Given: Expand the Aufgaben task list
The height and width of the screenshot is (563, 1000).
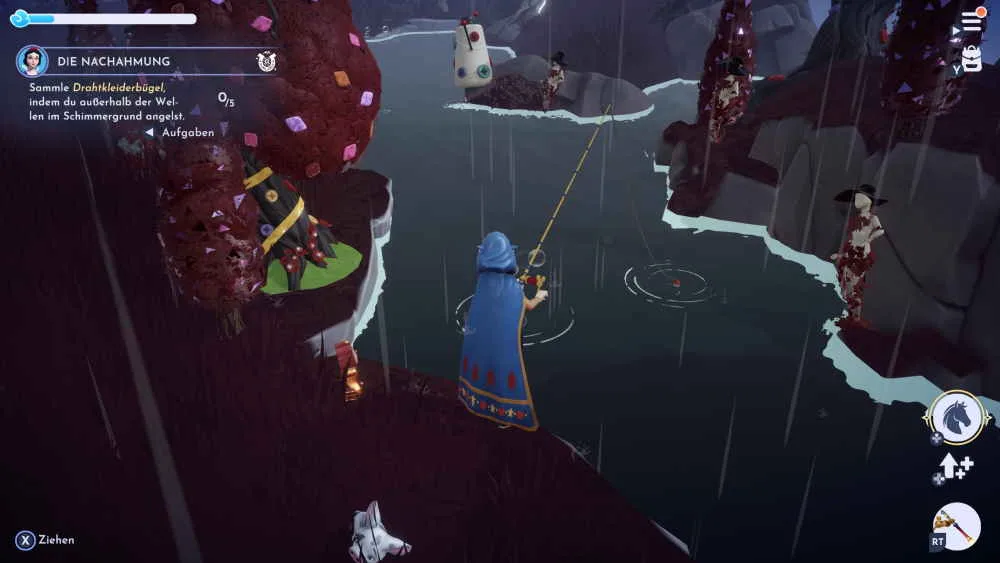Looking at the screenshot, I should tap(181, 132).
